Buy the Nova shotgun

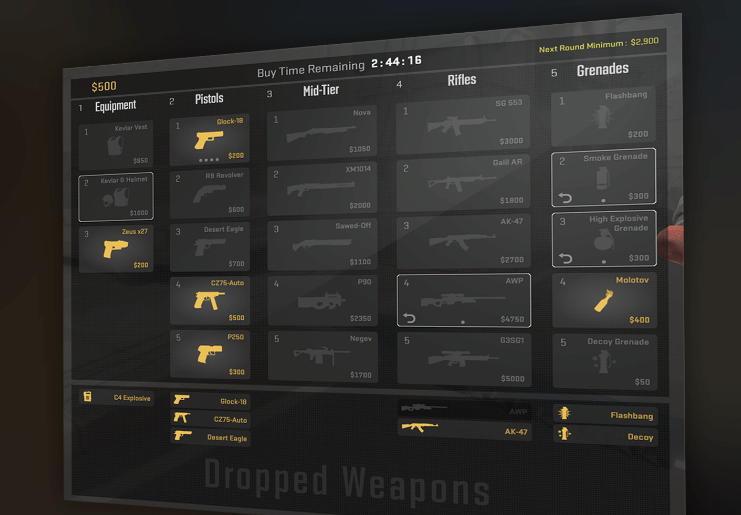[x=322, y=132]
